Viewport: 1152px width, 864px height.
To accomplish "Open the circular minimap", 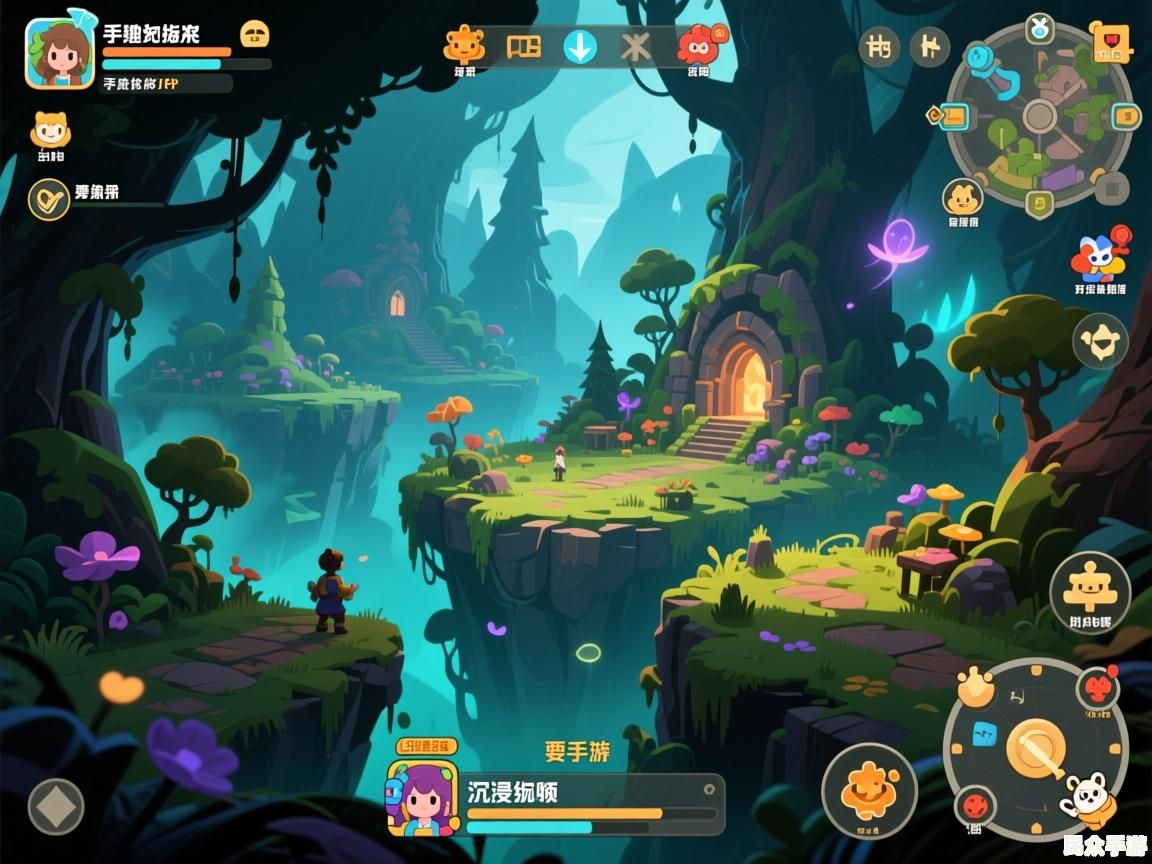I will coord(1040,116).
